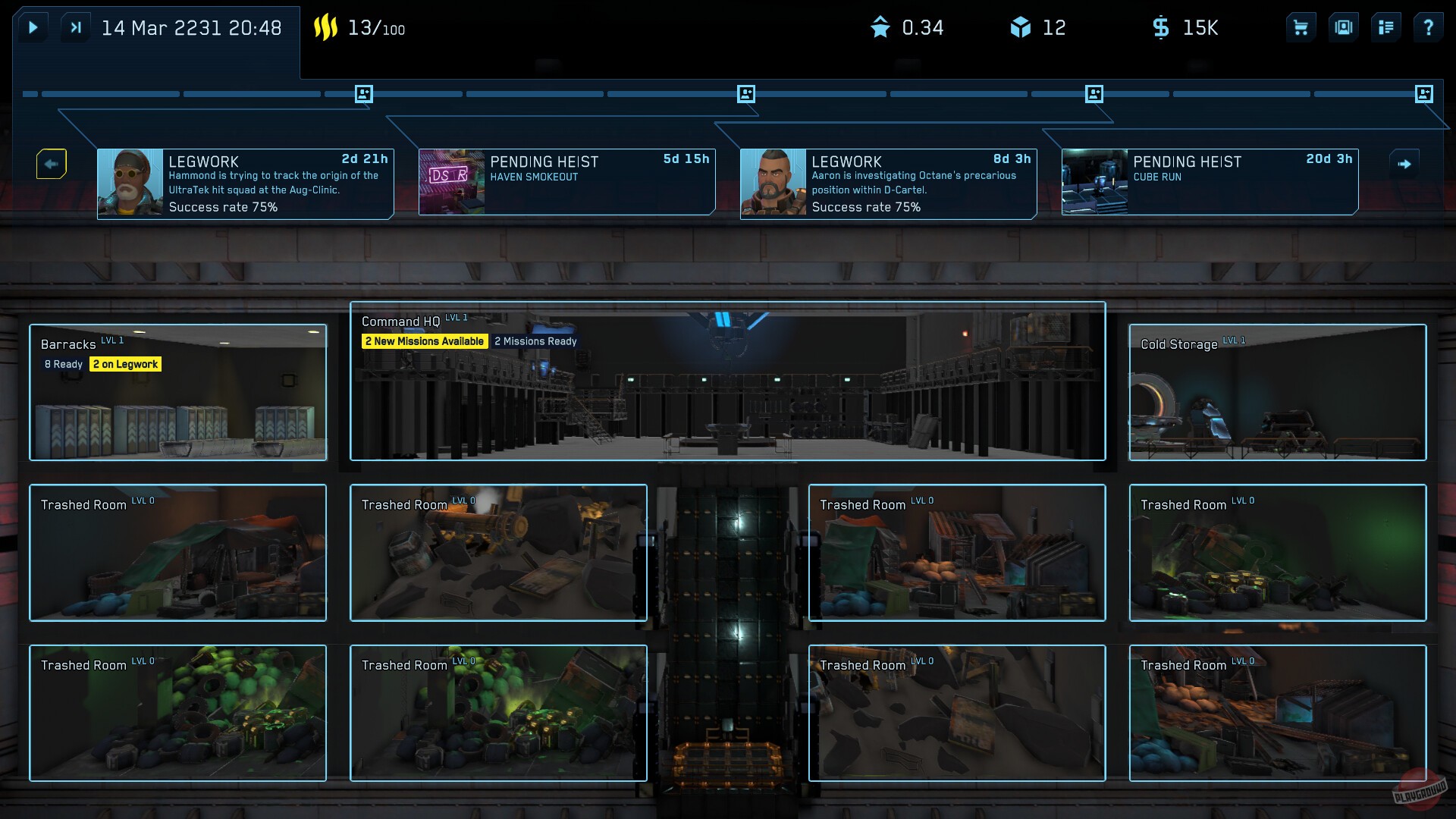
Task: Open the crew roster portrait icon
Action: pos(1343,27)
